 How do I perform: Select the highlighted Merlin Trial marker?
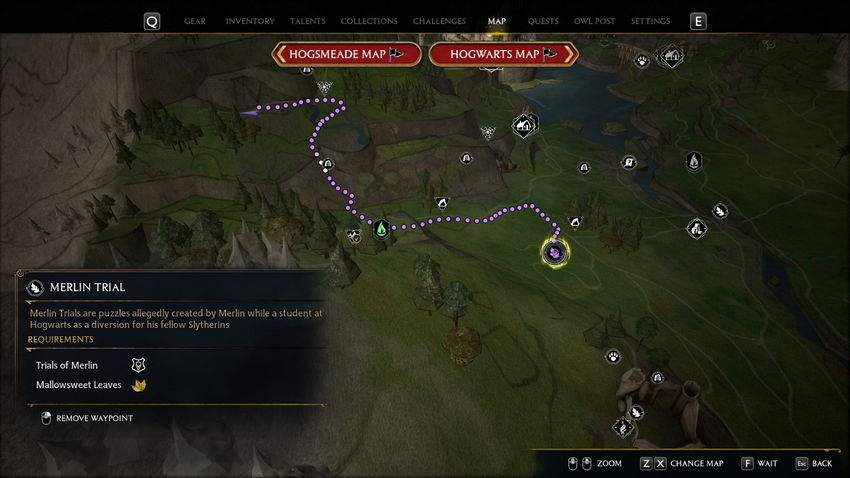(x=555, y=252)
